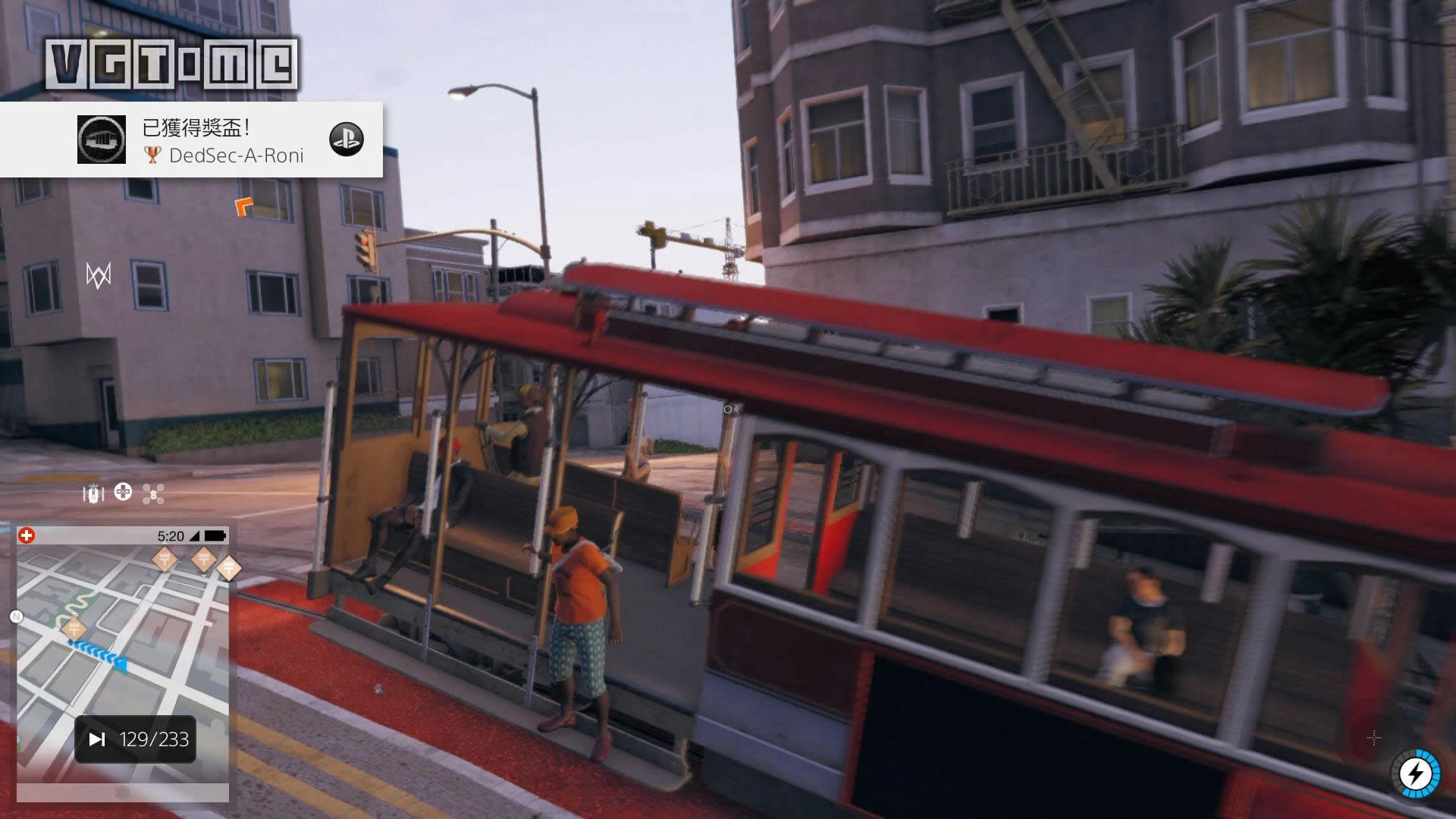Select the DedSec logo waypoint marker
1456x819 pixels.
pyautogui.click(x=99, y=275)
